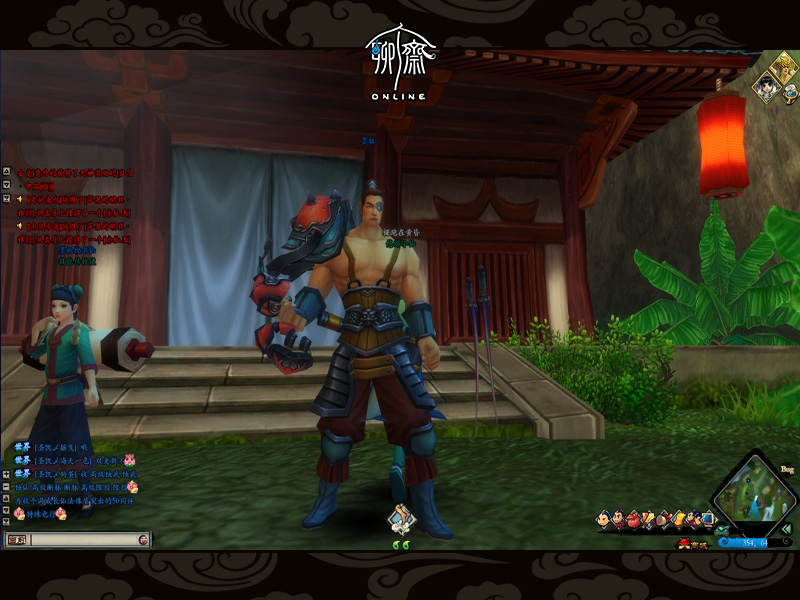Open the drum icon in the menu bar

[663, 520]
